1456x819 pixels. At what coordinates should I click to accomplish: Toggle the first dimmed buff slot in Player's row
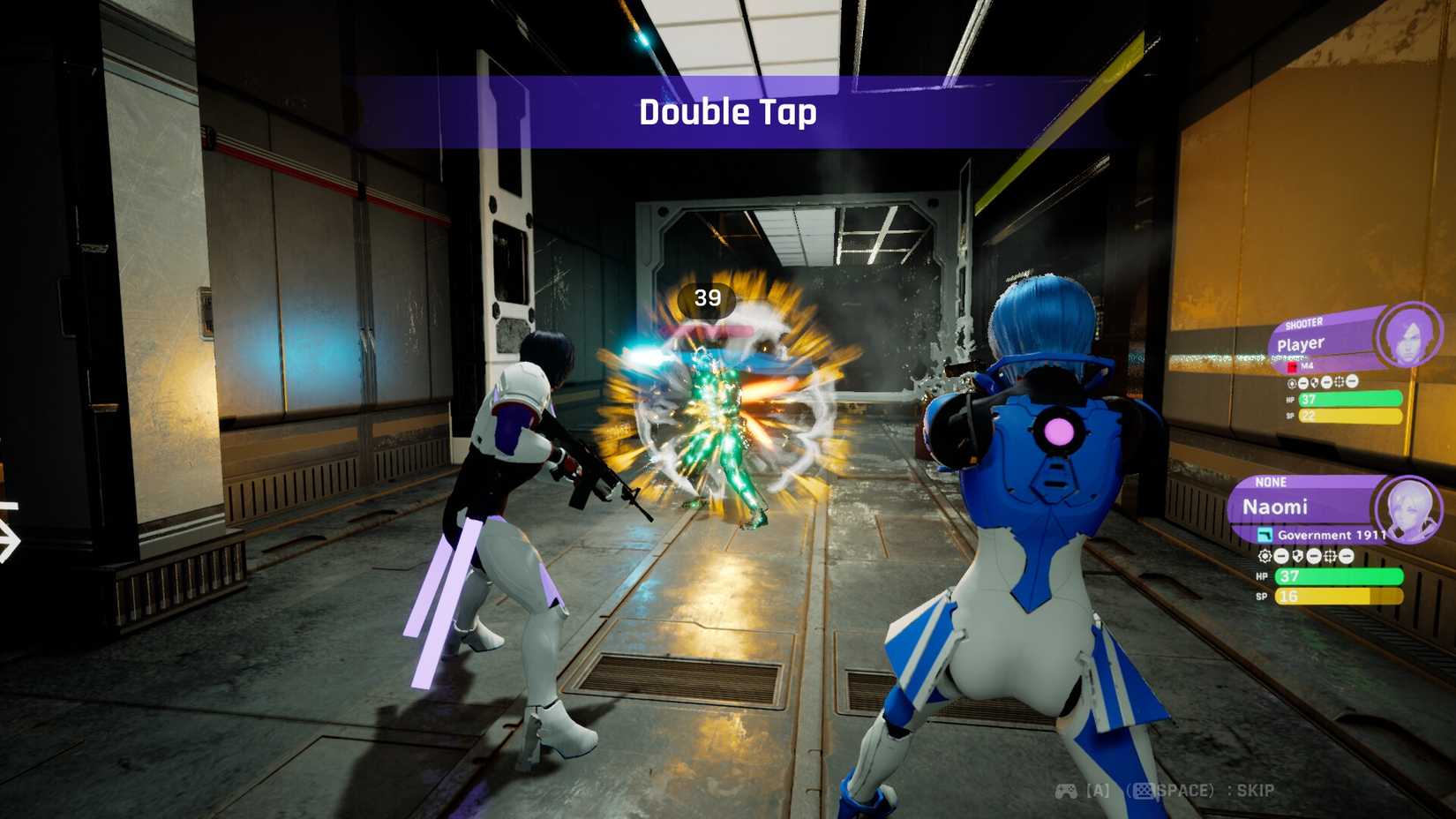tap(1302, 381)
